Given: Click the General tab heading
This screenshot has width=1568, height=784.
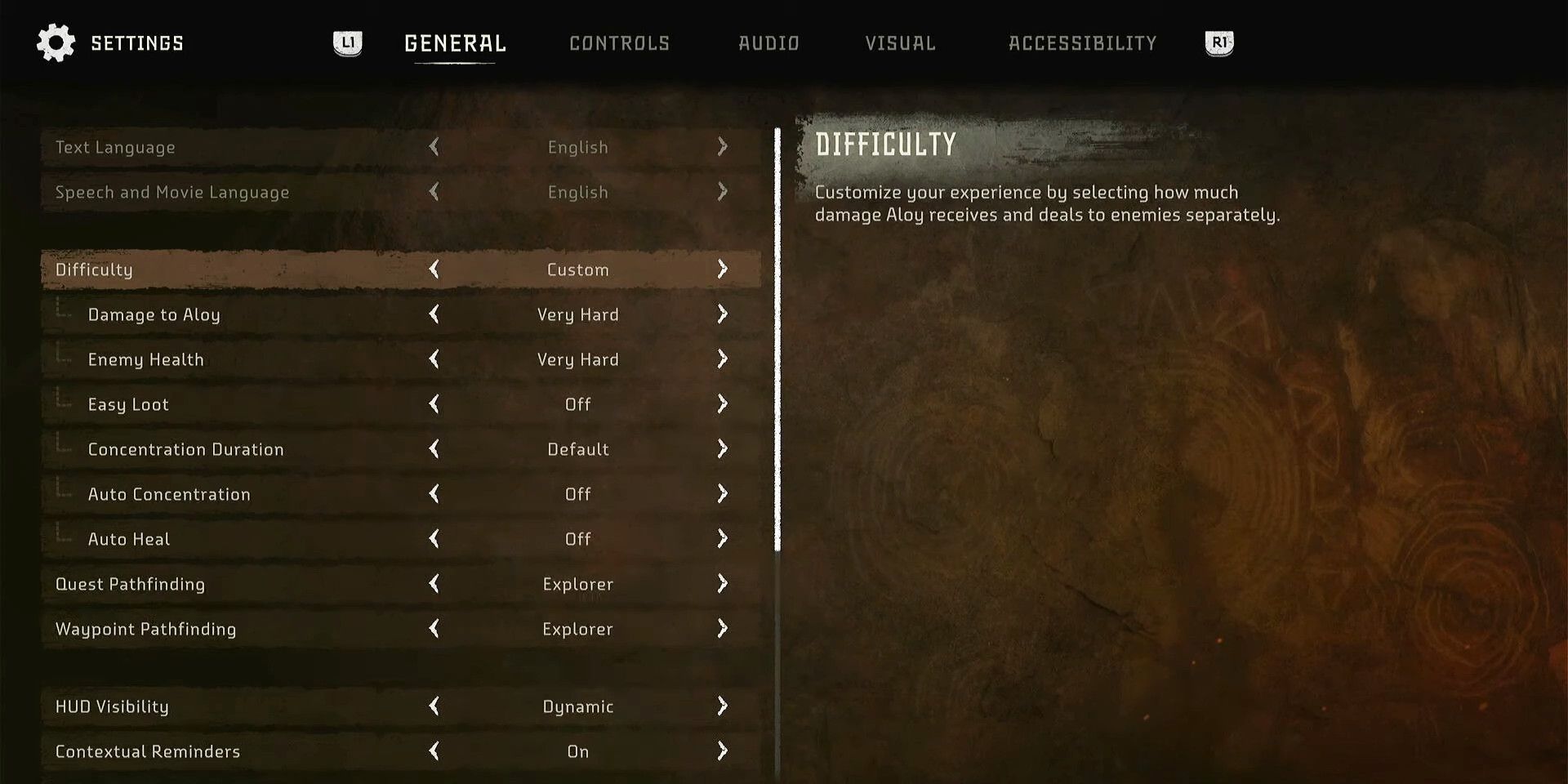Looking at the screenshot, I should pyautogui.click(x=455, y=43).
